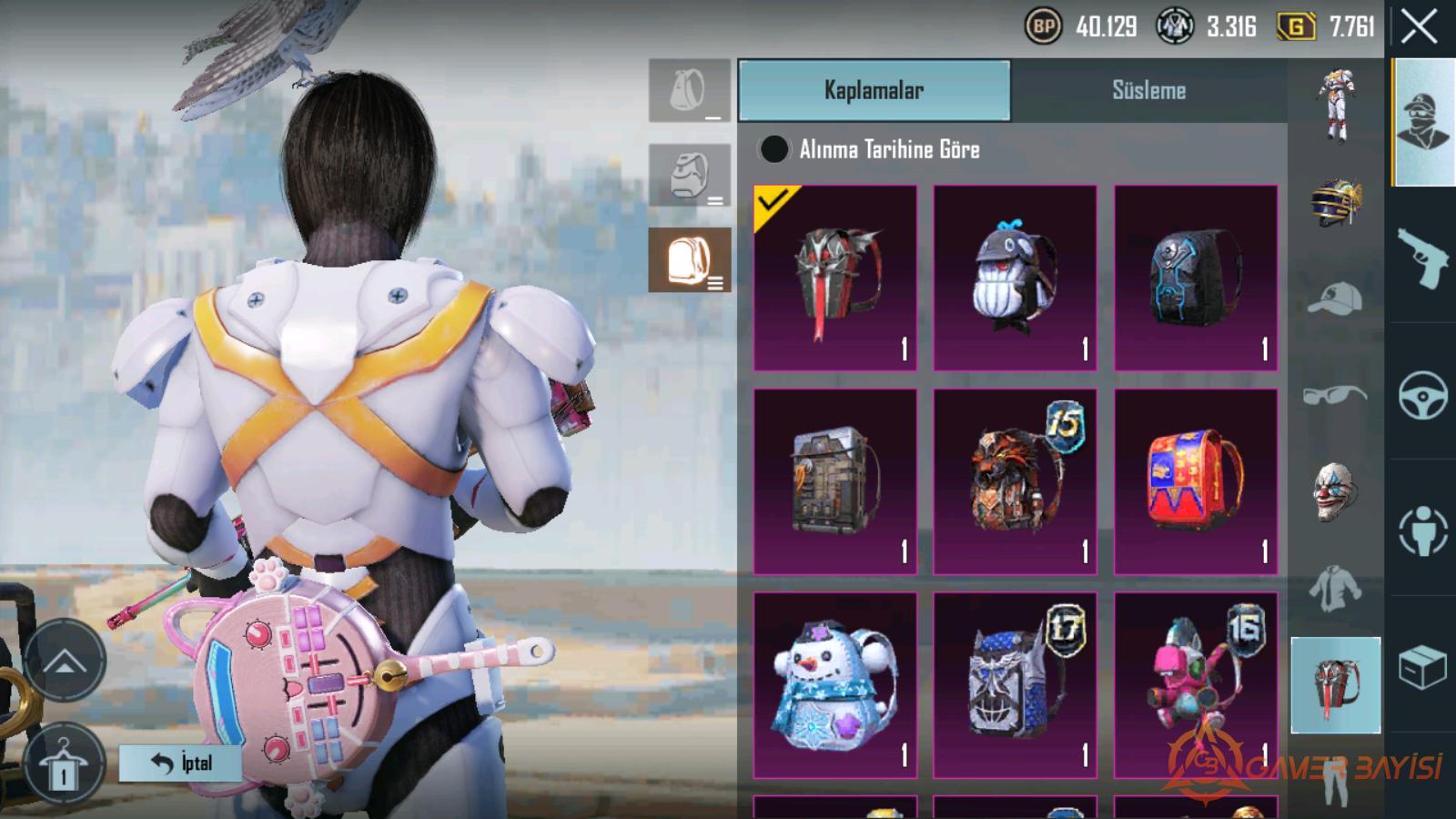Select the pink robot backpack skin

point(1196,685)
